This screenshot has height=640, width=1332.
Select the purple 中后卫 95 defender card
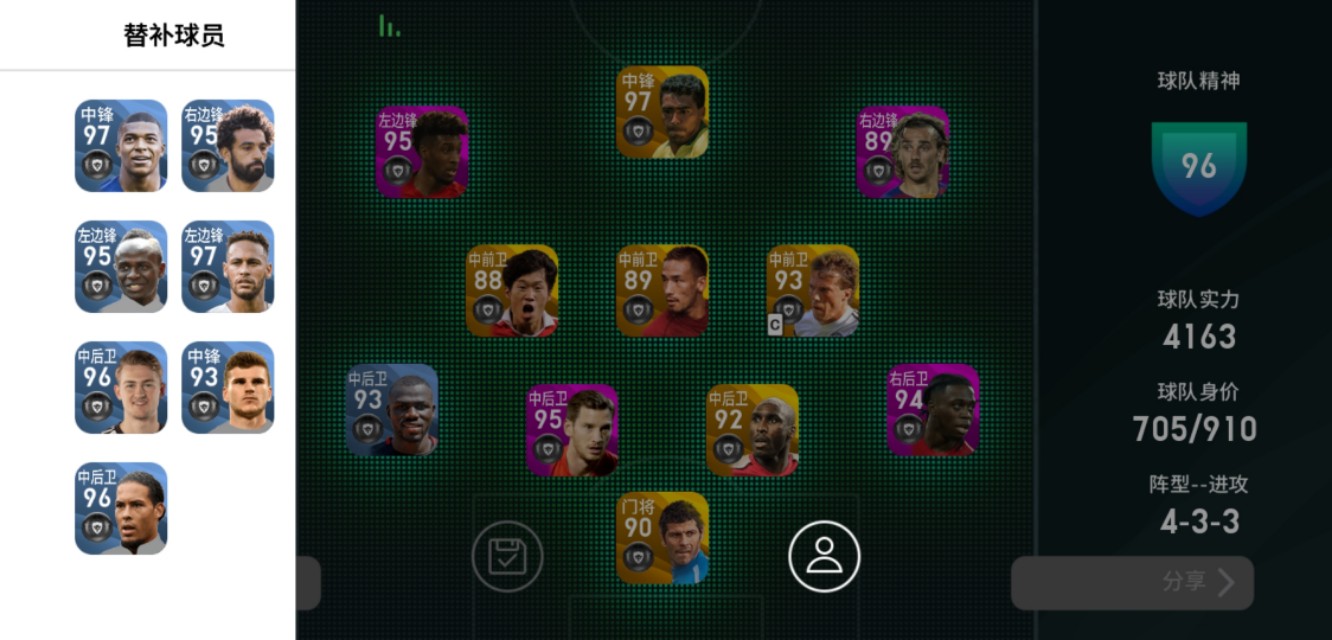[x=572, y=430]
